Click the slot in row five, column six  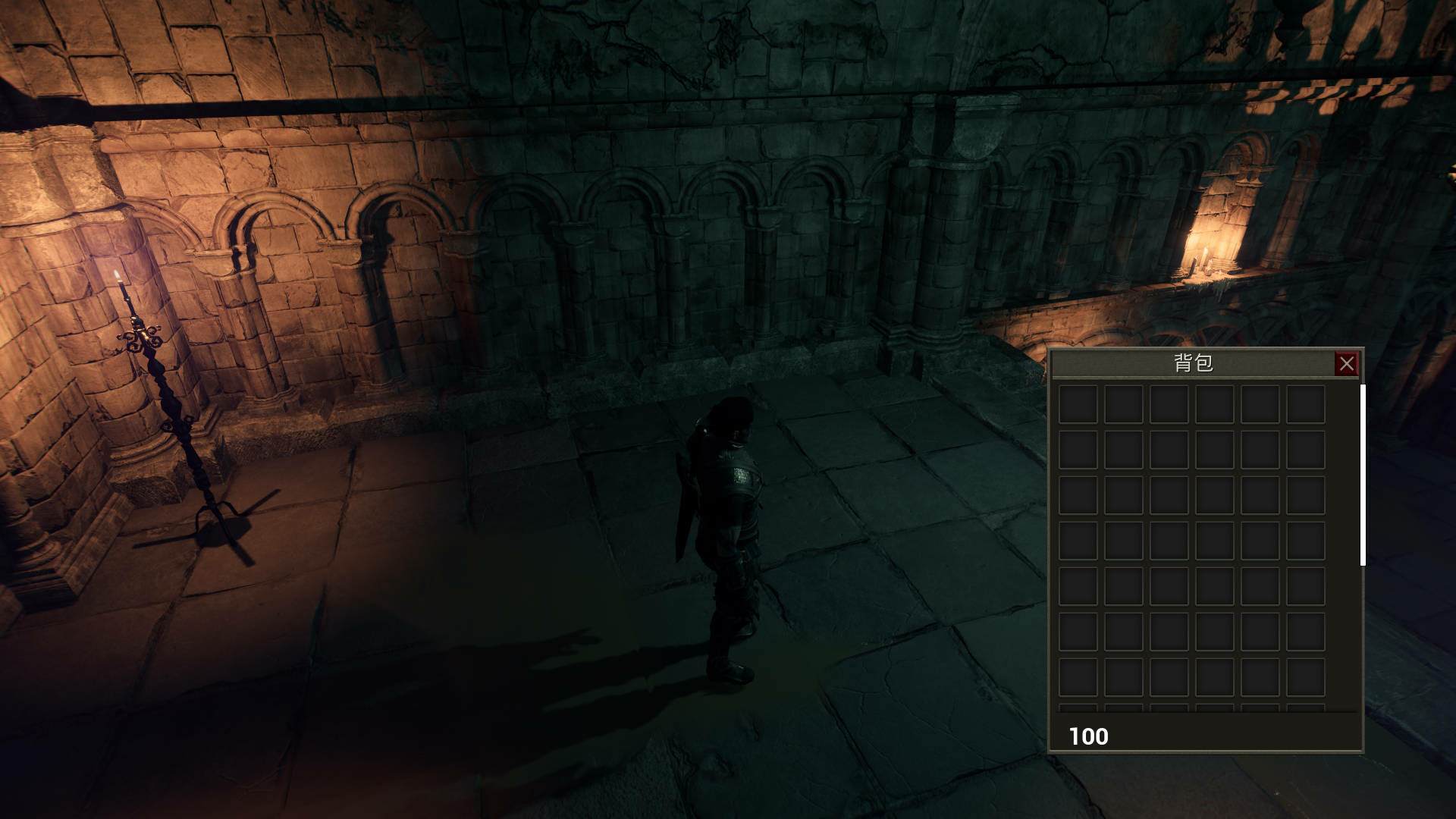tap(1307, 586)
